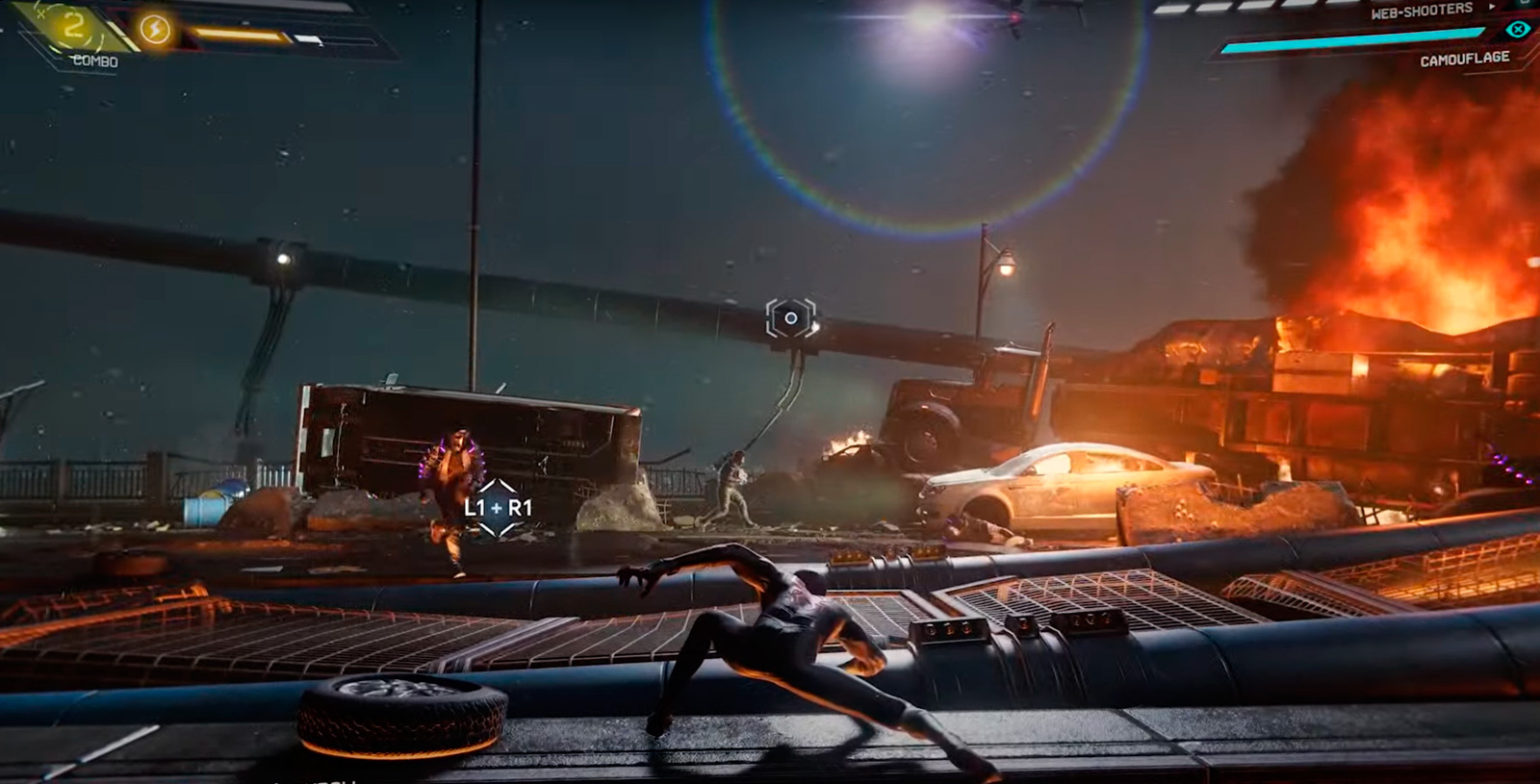Select the Web-Shooters gadget label

point(1421,12)
